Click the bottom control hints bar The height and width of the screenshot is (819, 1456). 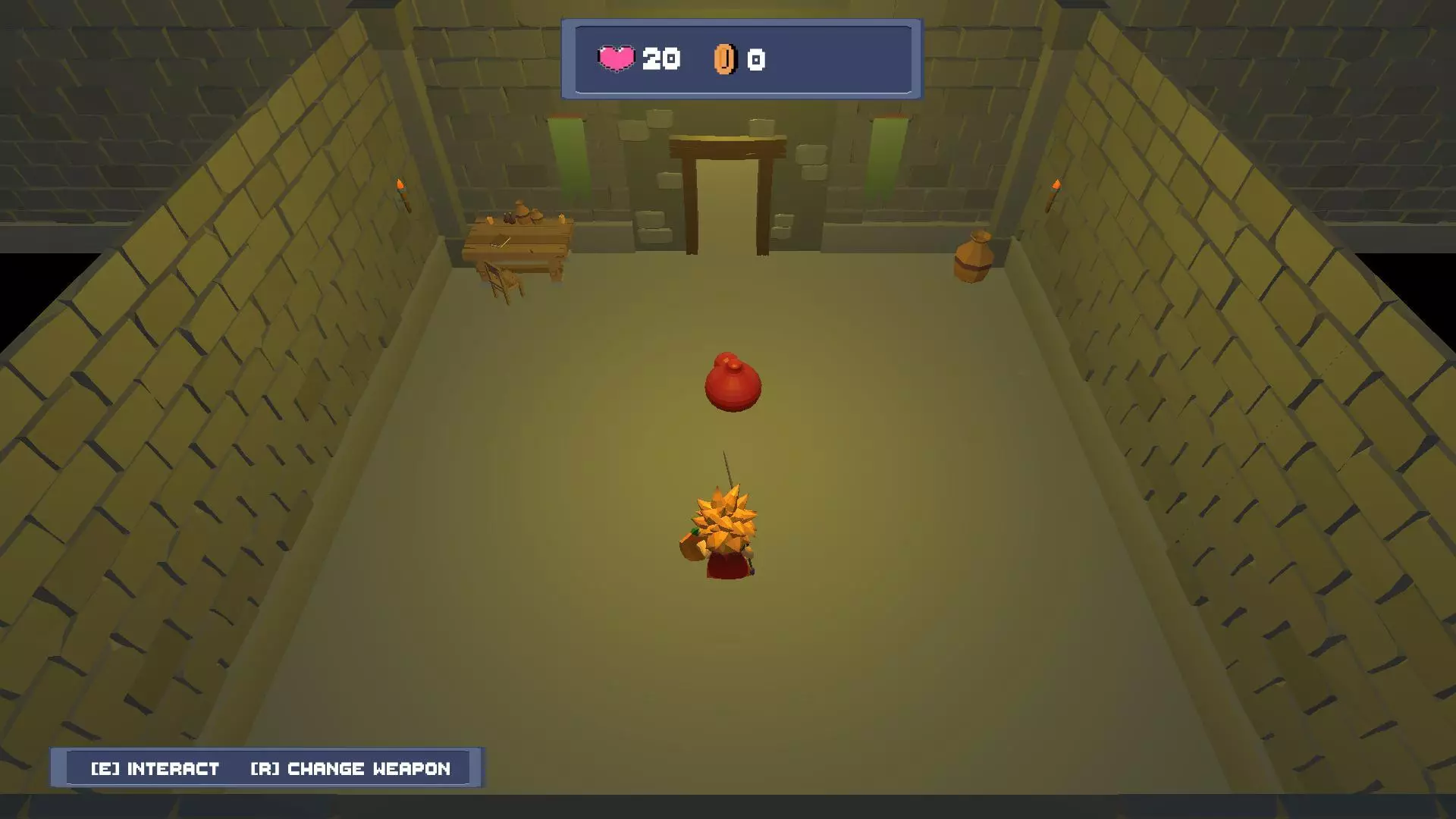coord(267,768)
